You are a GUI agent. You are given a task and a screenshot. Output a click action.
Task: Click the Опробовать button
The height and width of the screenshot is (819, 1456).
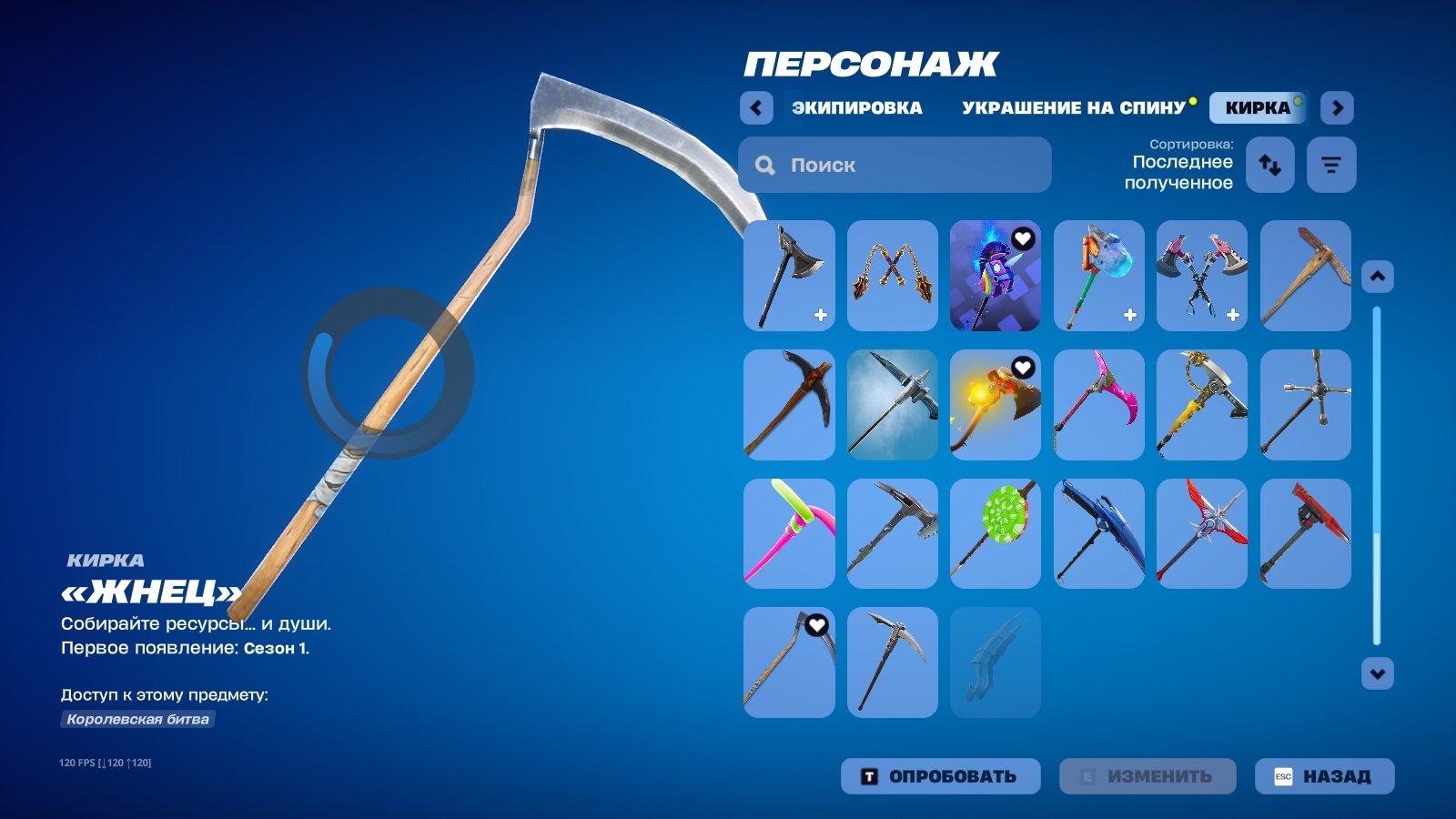940,776
